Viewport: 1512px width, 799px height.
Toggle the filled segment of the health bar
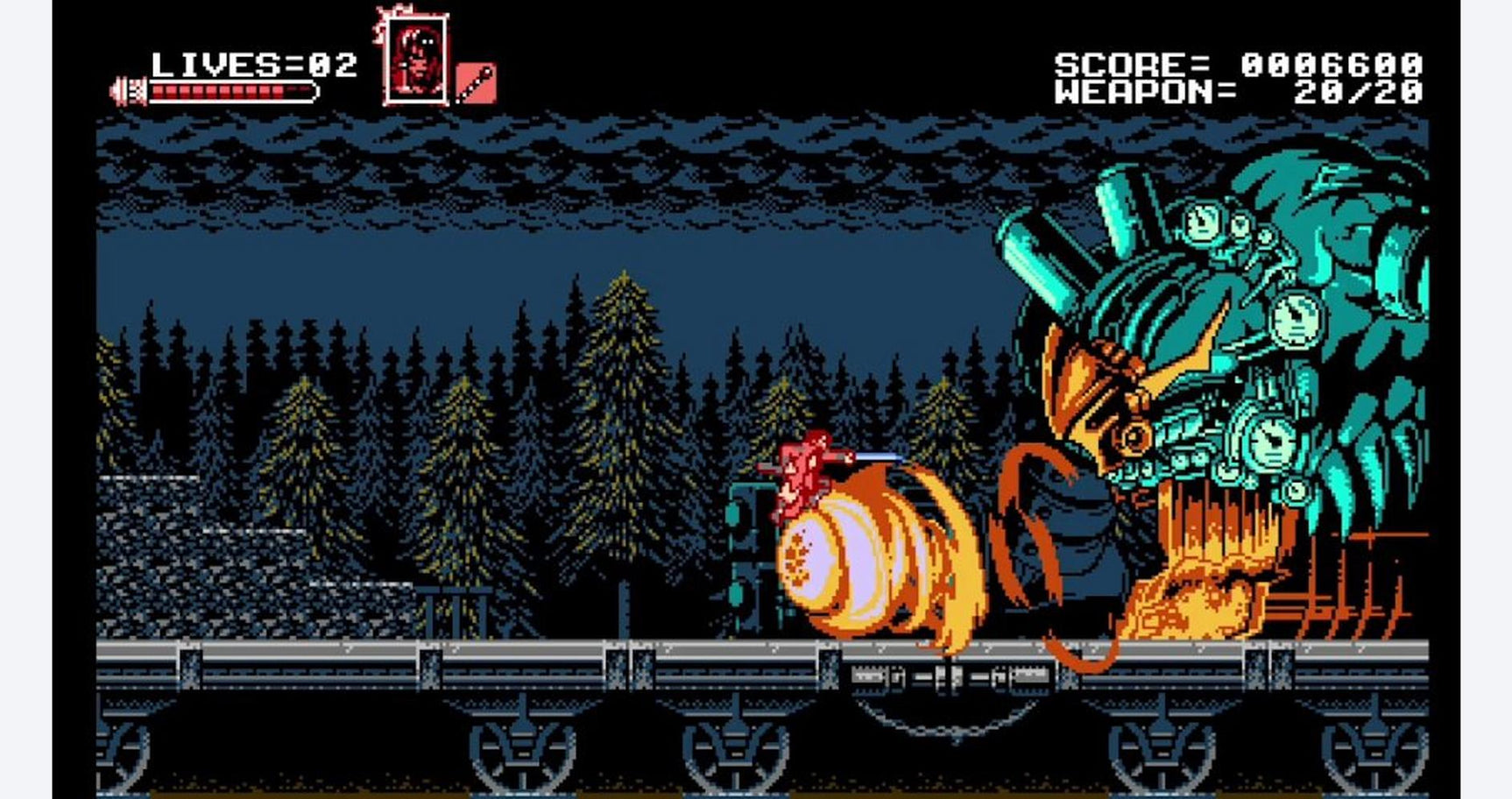click(219, 89)
